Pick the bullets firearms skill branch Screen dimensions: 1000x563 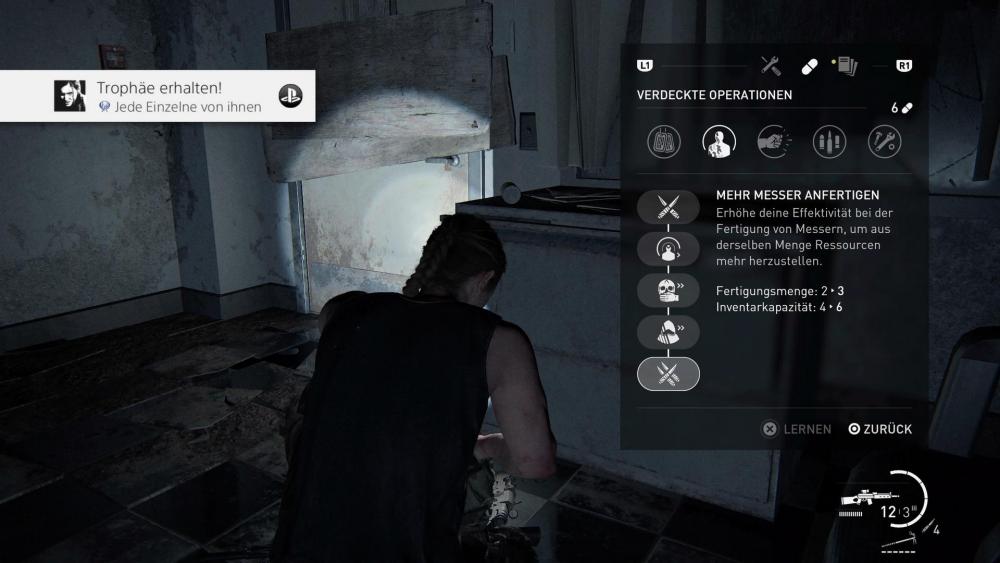tap(829, 141)
